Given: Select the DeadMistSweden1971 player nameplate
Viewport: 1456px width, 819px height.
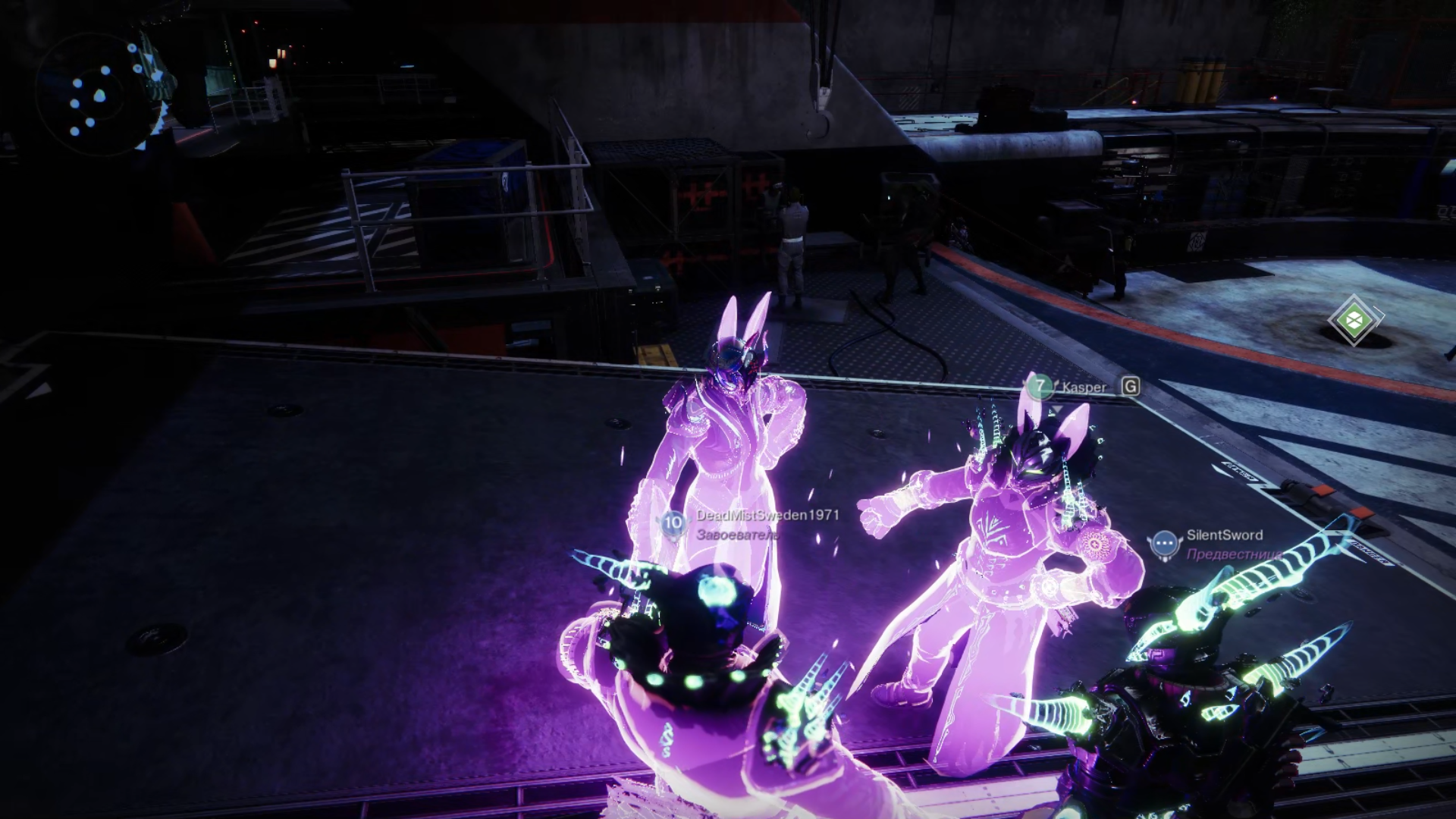Looking at the screenshot, I should pos(767,516).
